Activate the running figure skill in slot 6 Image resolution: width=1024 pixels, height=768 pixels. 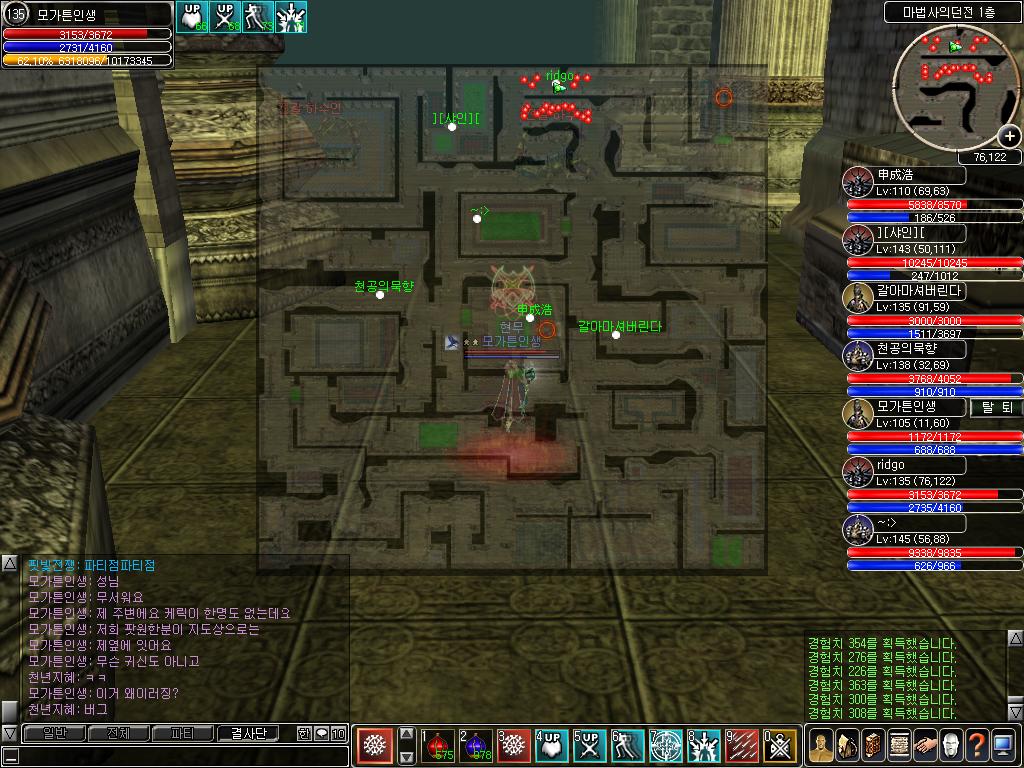pos(628,746)
